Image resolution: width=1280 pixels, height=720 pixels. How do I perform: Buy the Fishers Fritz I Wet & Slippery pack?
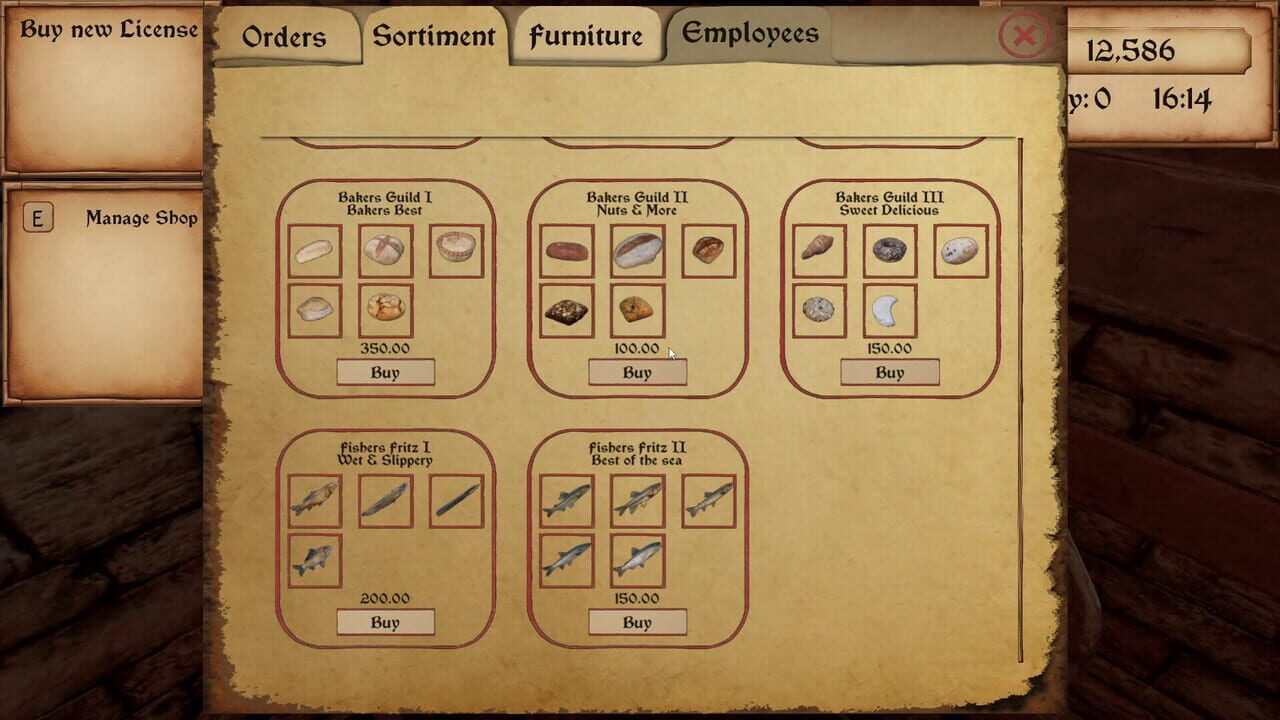click(x=386, y=621)
